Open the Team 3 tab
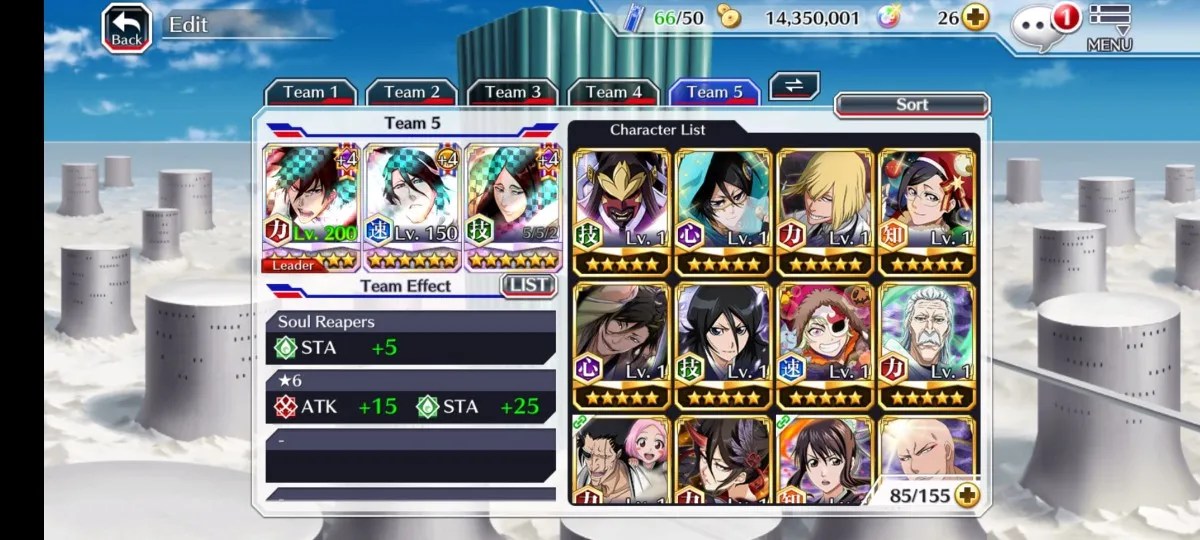The image size is (1200, 540). (513, 92)
